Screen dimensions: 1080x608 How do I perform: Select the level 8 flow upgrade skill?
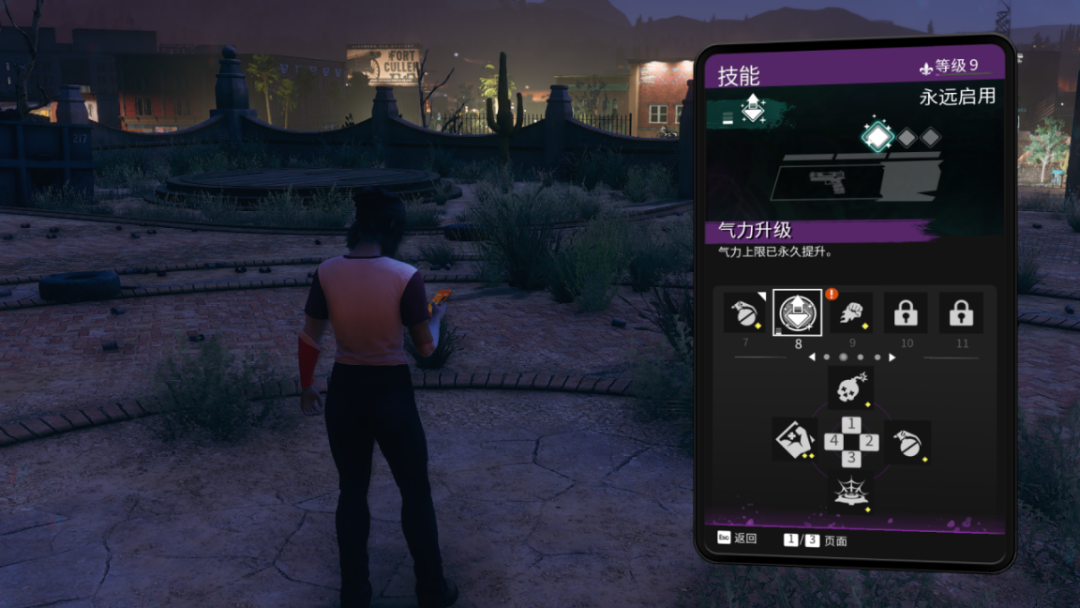pos(797,313)
